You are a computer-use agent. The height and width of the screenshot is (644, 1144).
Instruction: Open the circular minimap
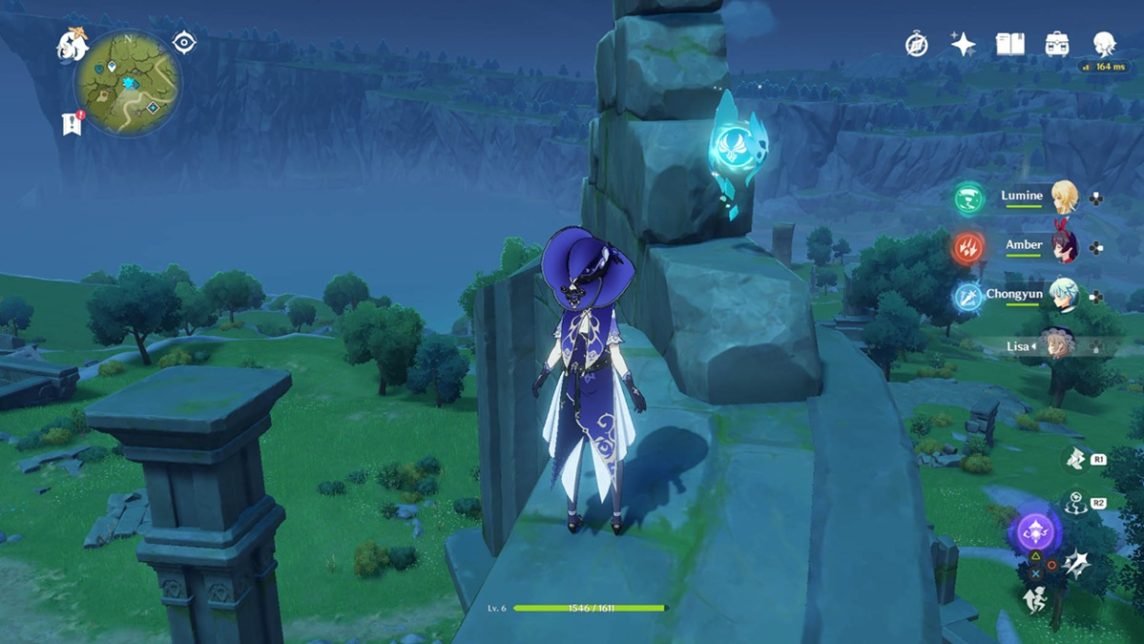[129, 82]
